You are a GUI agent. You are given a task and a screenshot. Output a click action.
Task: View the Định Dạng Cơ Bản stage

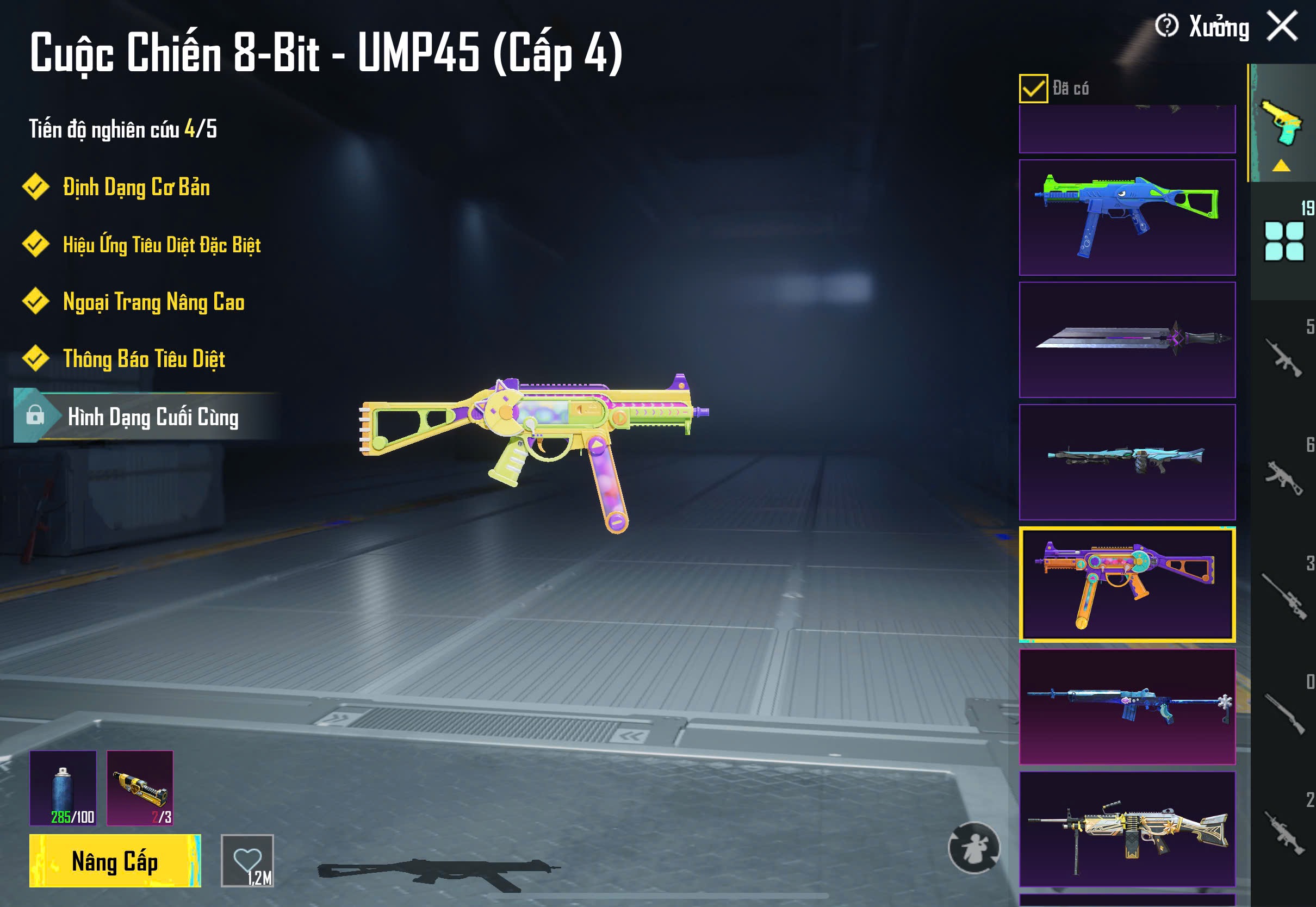click(x=136, y=188)
